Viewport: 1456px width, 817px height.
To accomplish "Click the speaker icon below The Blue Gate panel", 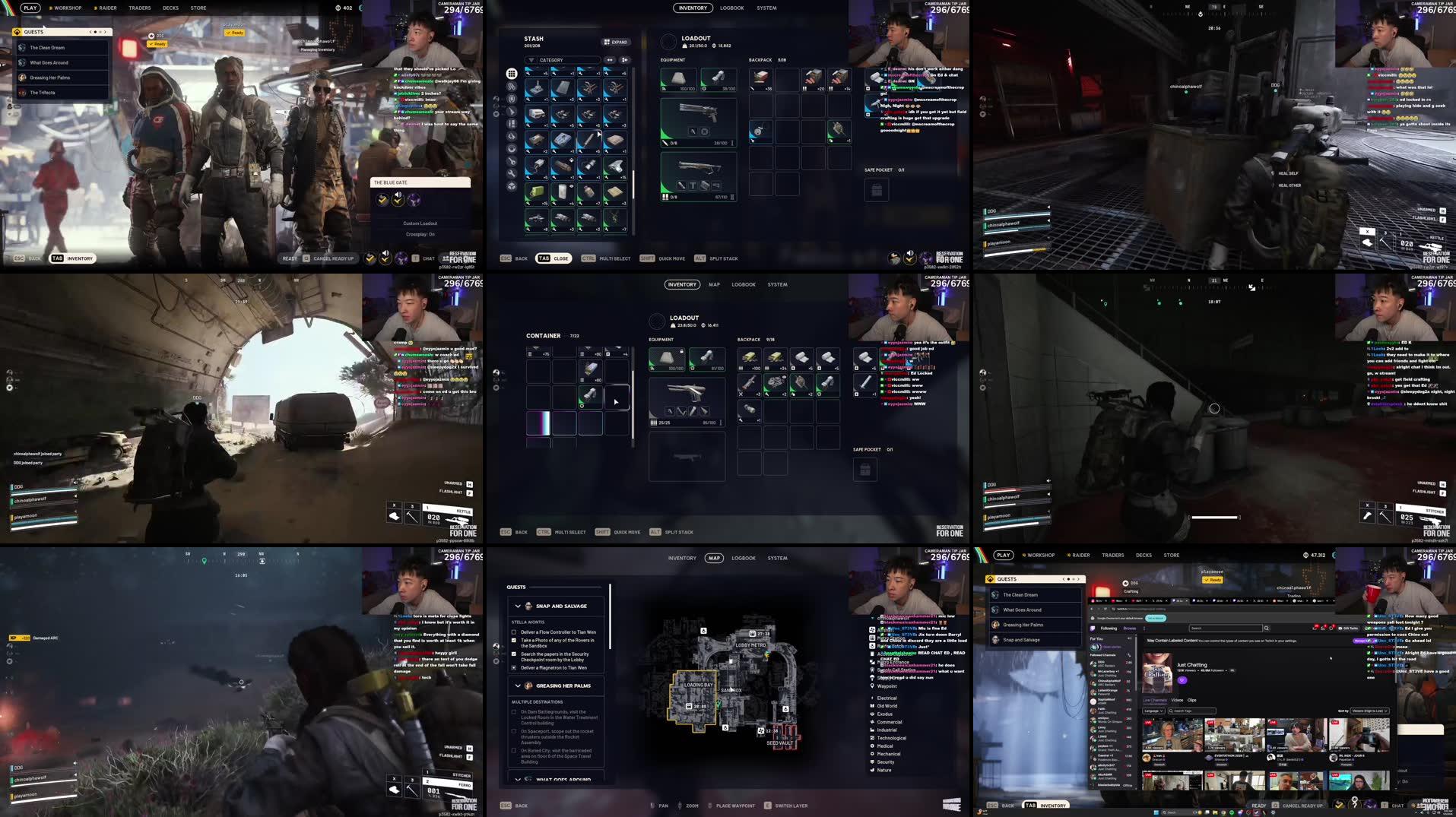I will pos(398,195).
